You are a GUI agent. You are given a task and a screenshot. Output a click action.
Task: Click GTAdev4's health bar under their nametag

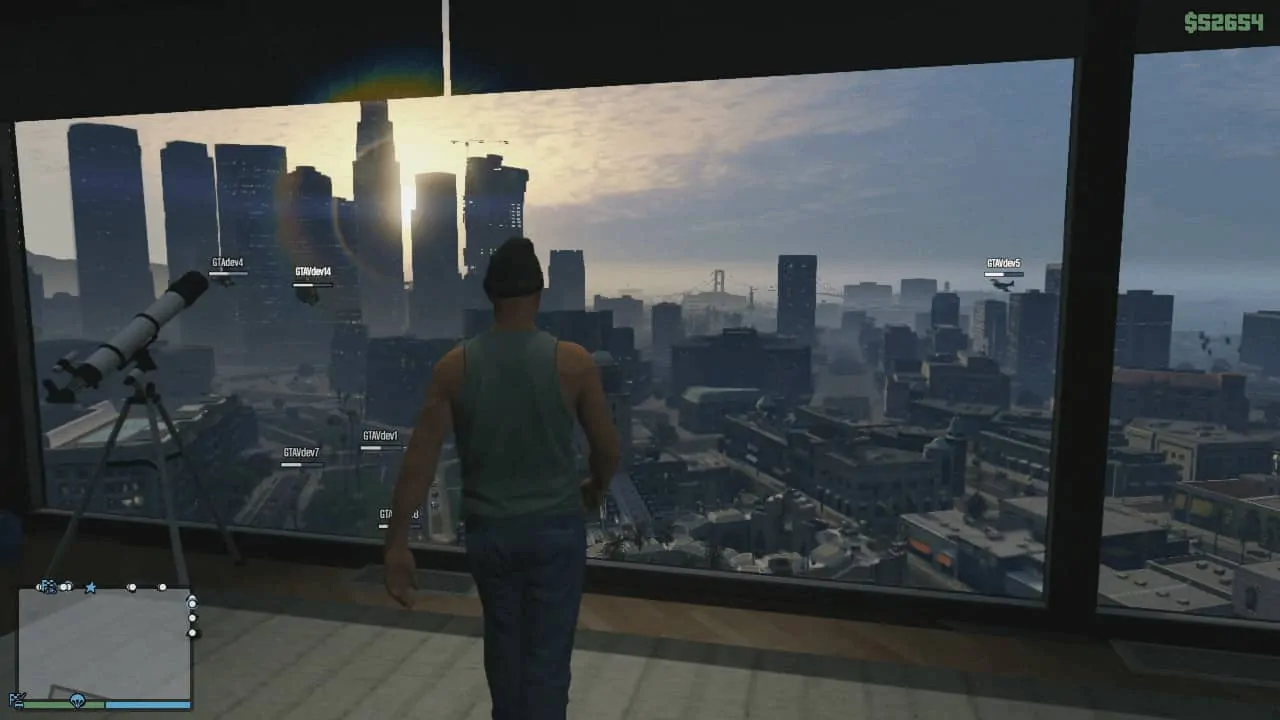227,272
